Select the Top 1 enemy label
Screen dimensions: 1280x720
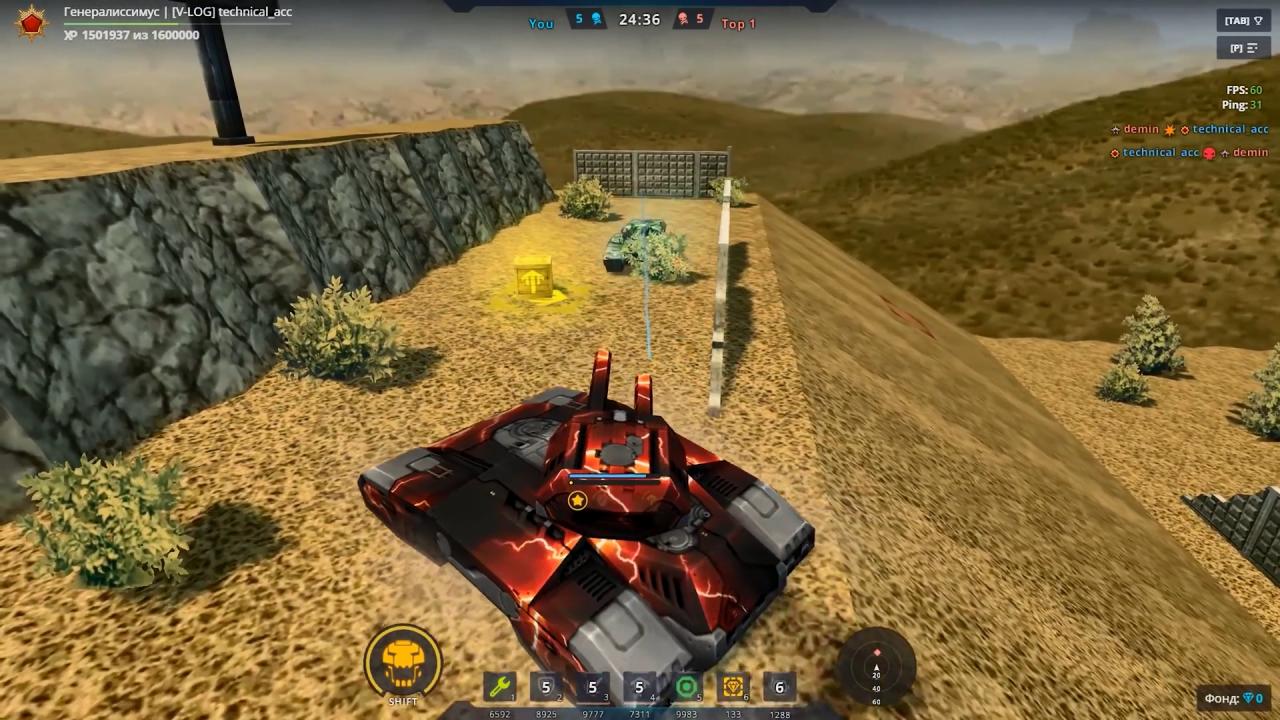[x=739, y=23]
